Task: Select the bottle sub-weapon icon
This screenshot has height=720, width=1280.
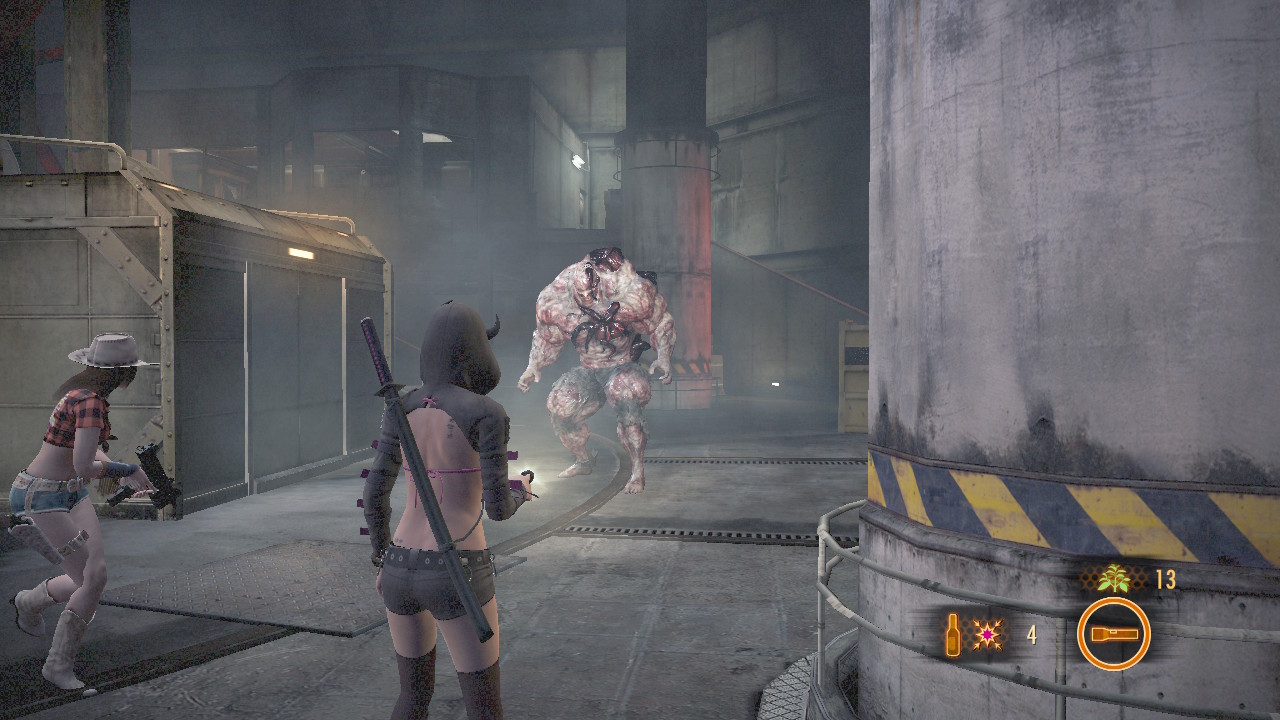Action: coord(954,635)
